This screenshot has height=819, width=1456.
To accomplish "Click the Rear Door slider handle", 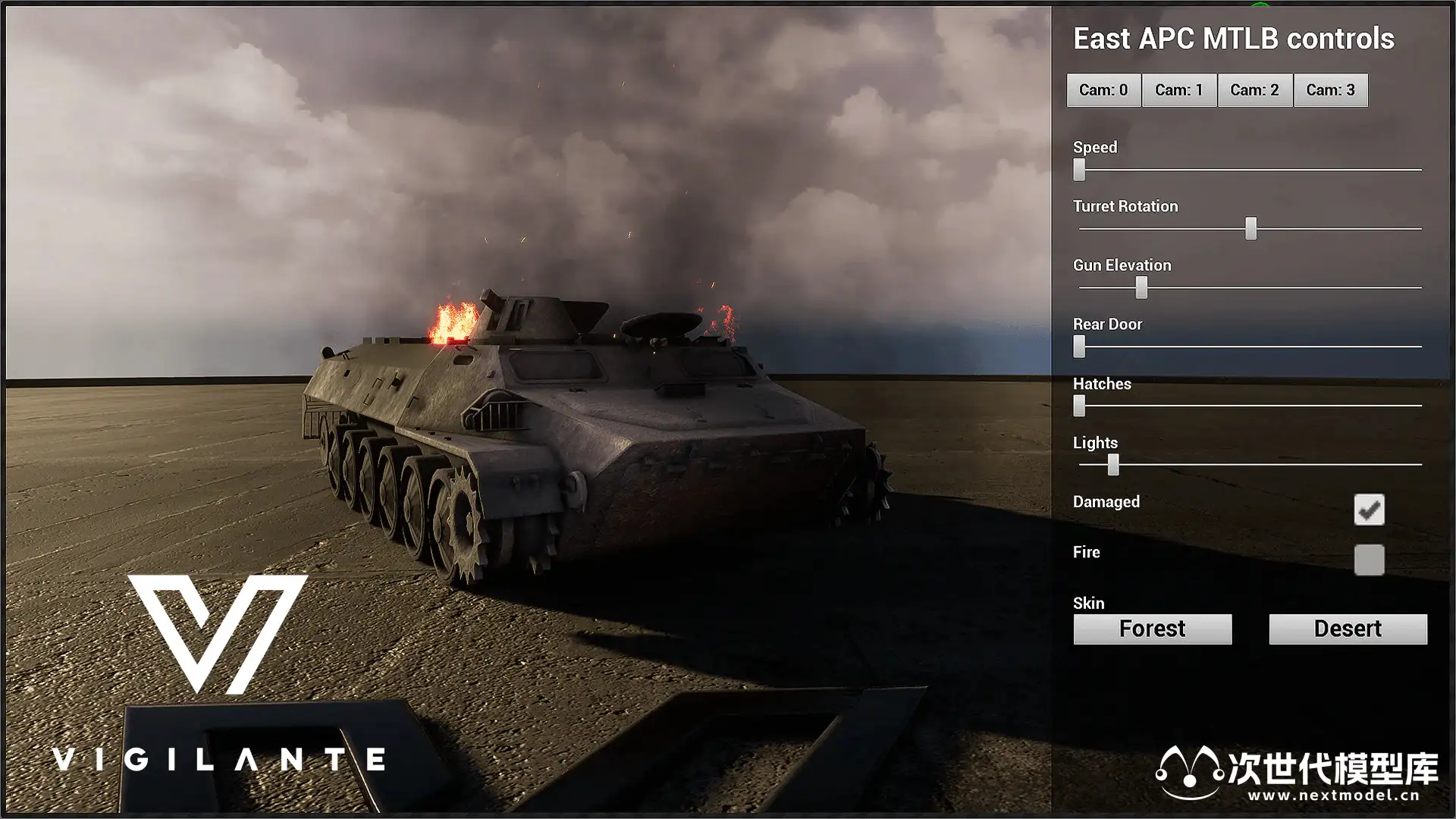I will pos(1079,347).
